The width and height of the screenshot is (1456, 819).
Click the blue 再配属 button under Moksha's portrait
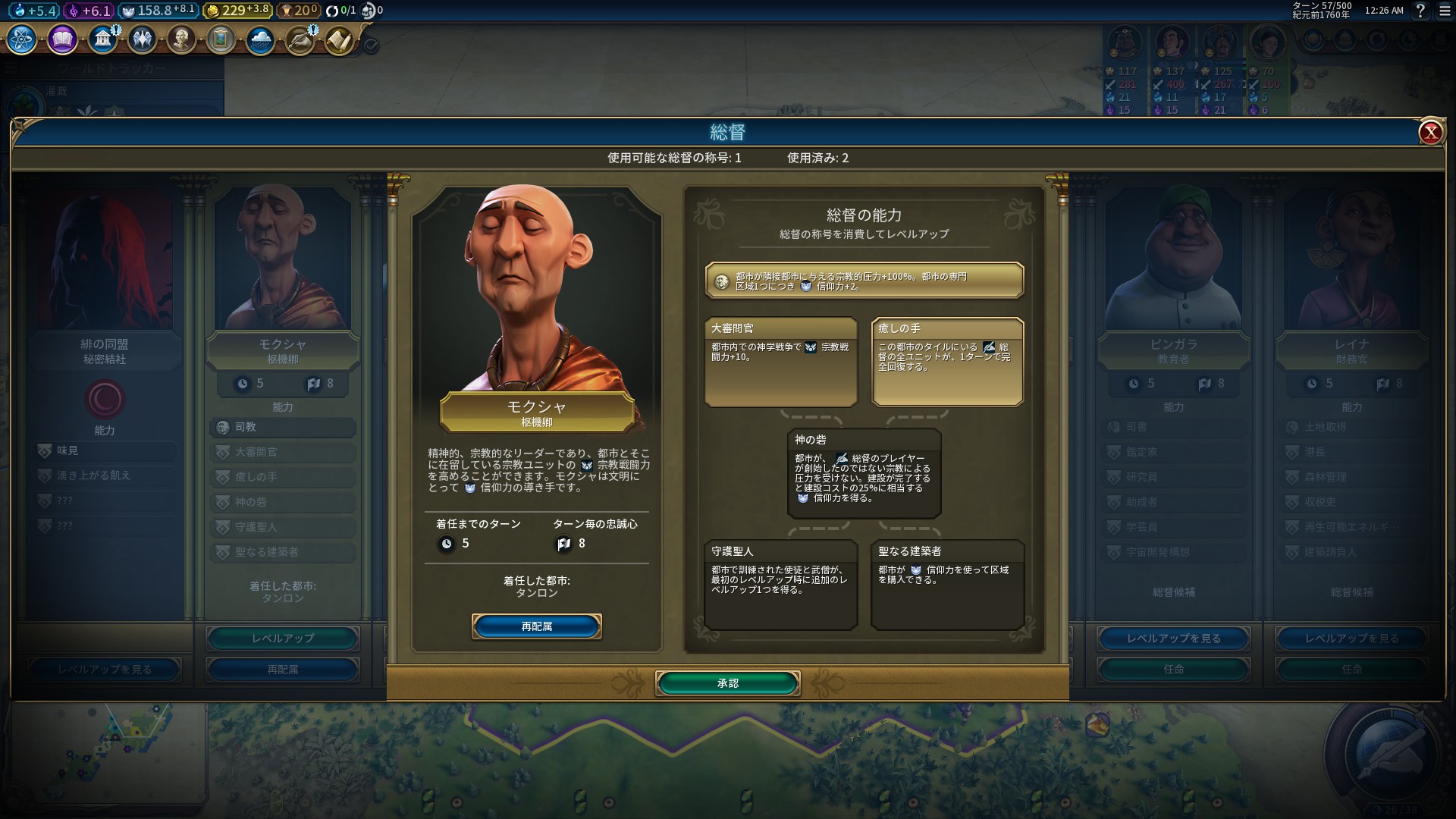[536, 626]
